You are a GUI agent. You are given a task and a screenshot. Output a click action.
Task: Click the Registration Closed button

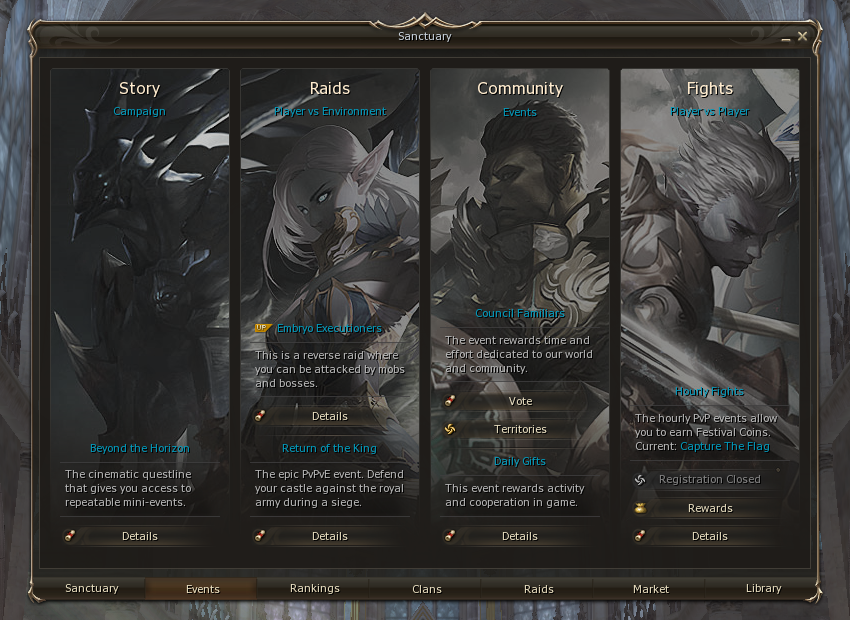point(709,479)
